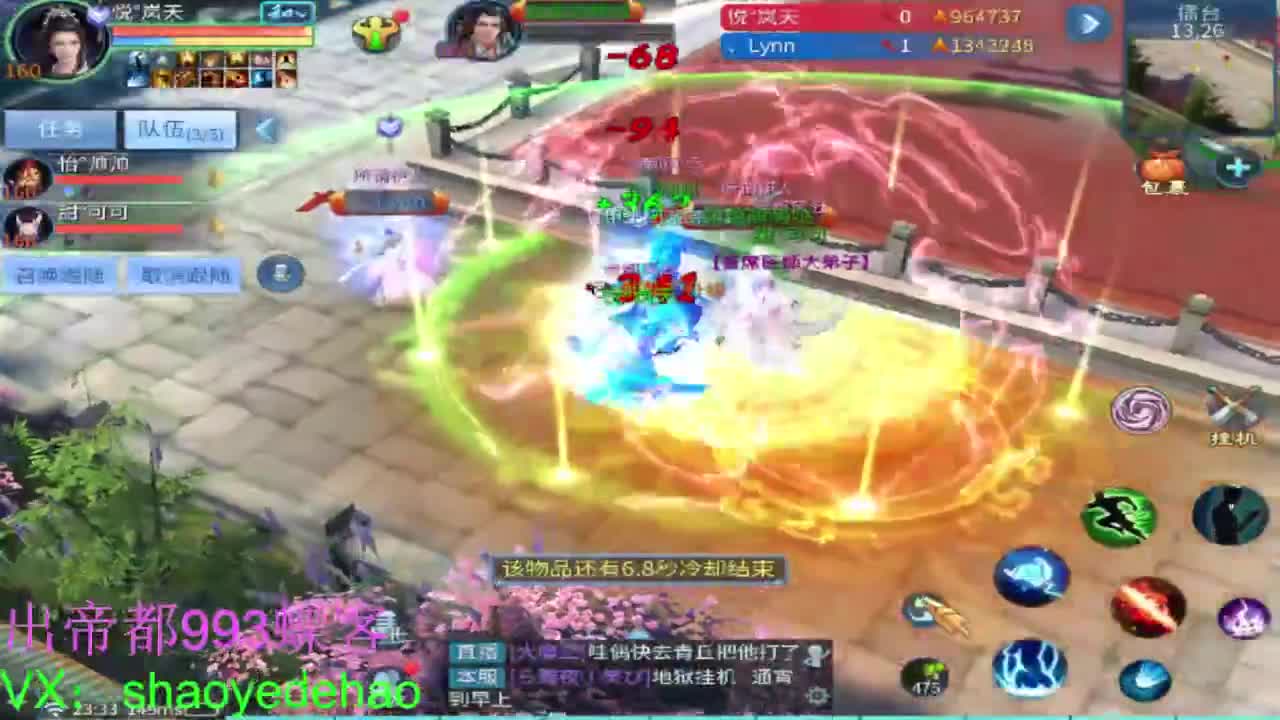Expand the score panel via the right blue arrow

1089,24
